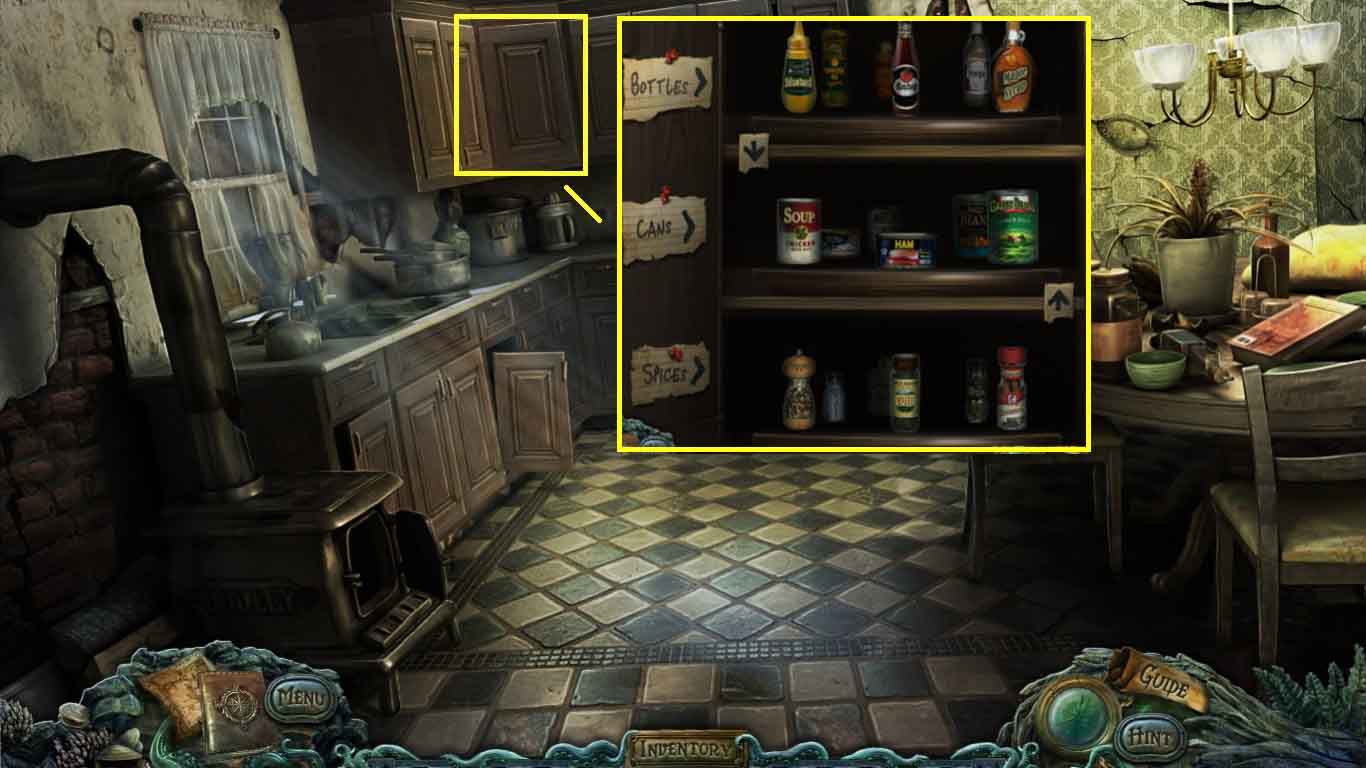Expand the Spices shelf section
Screen dimensions: 1366x768
(665, 372)
